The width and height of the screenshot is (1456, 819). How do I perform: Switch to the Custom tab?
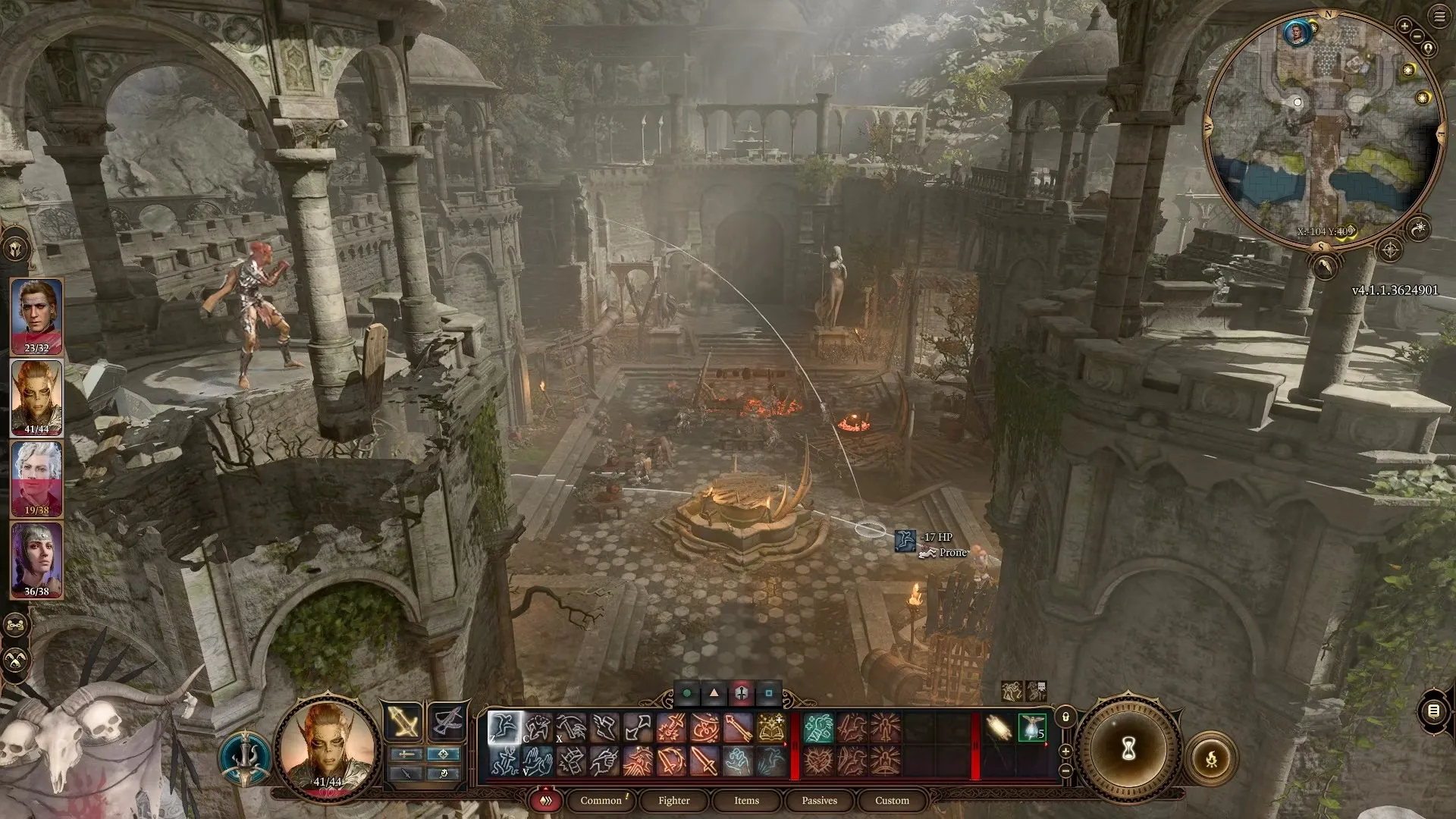pos(892,800)
